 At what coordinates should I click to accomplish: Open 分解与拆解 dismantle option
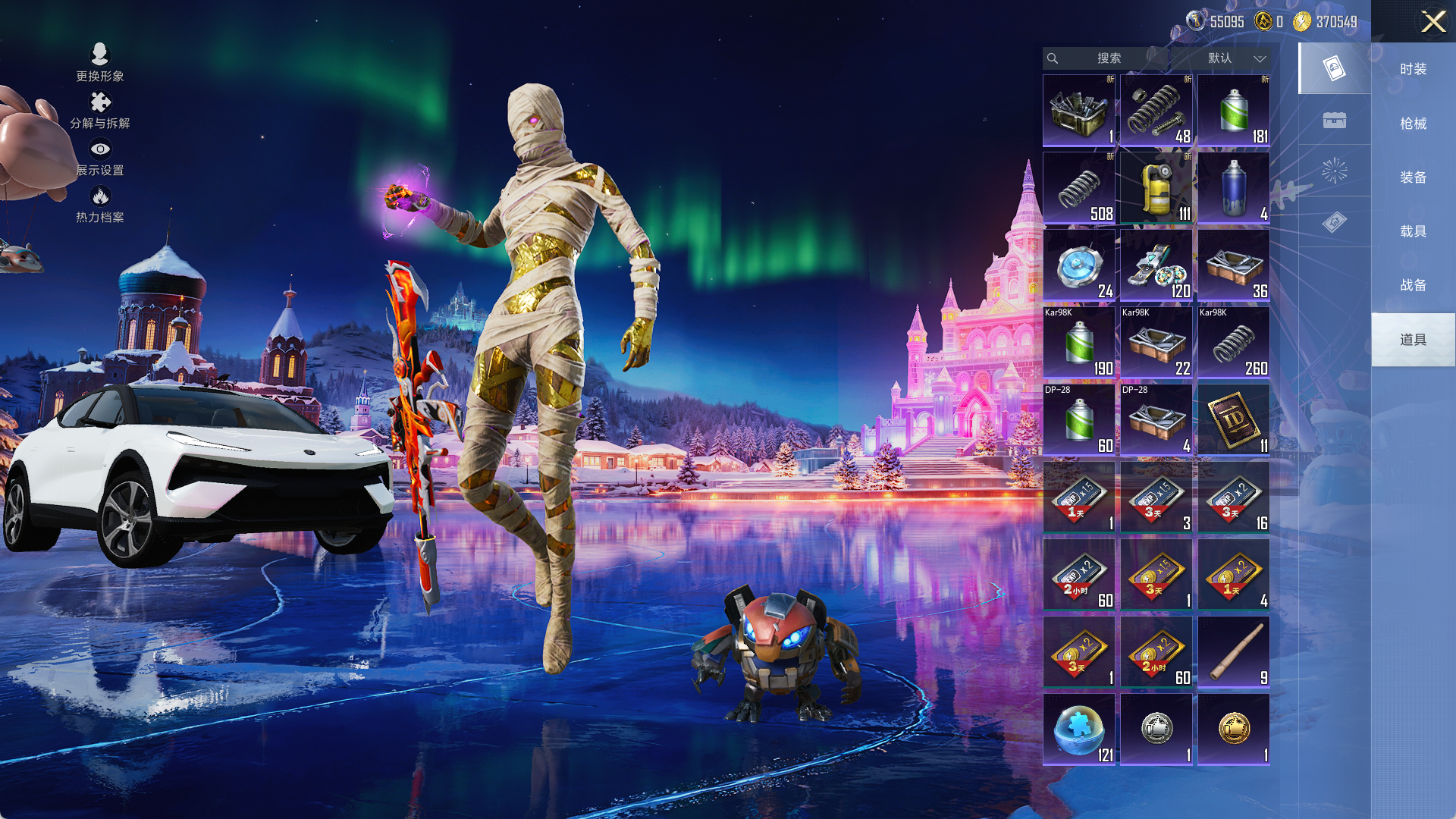click(100, 110)
